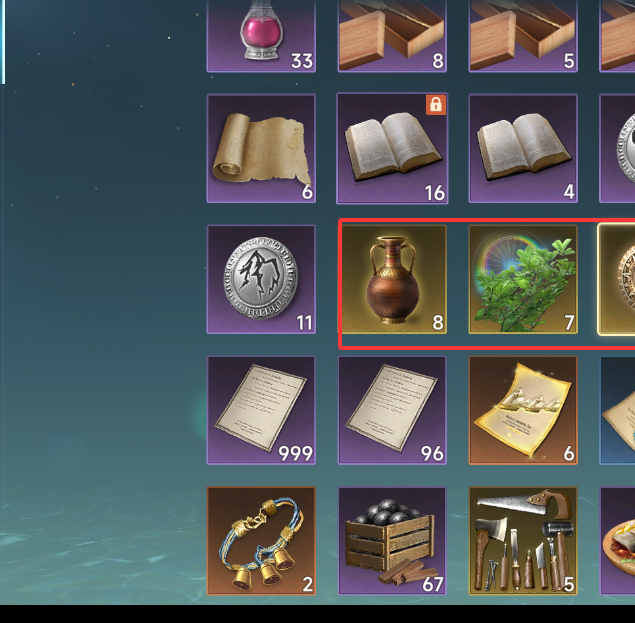Viewport: 635px width, 623px height.
Task: Choose the document stack of 999
Action: tap(261, 410)
